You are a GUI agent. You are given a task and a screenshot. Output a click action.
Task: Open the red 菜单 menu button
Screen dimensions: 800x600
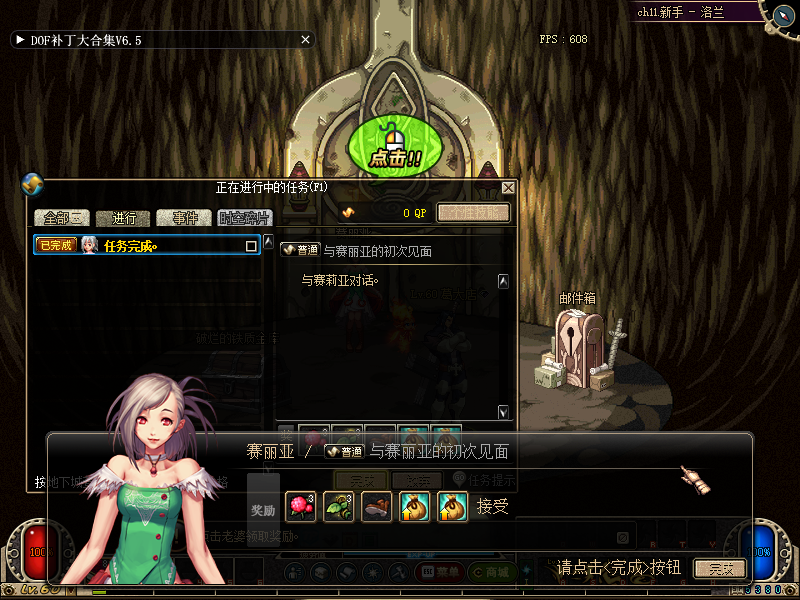439,572
